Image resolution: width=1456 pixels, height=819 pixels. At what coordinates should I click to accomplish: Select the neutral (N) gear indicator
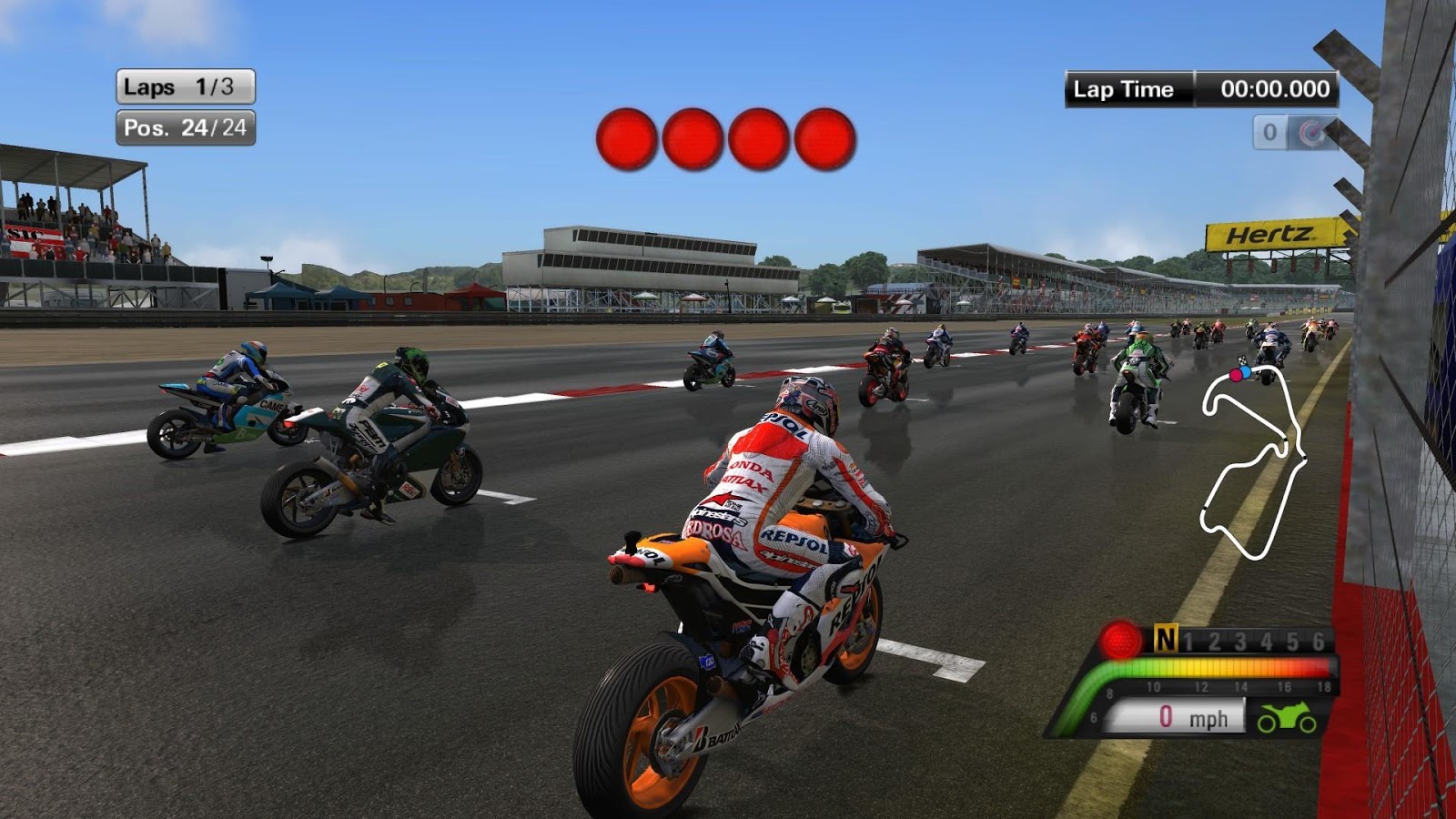(1166, 640)
